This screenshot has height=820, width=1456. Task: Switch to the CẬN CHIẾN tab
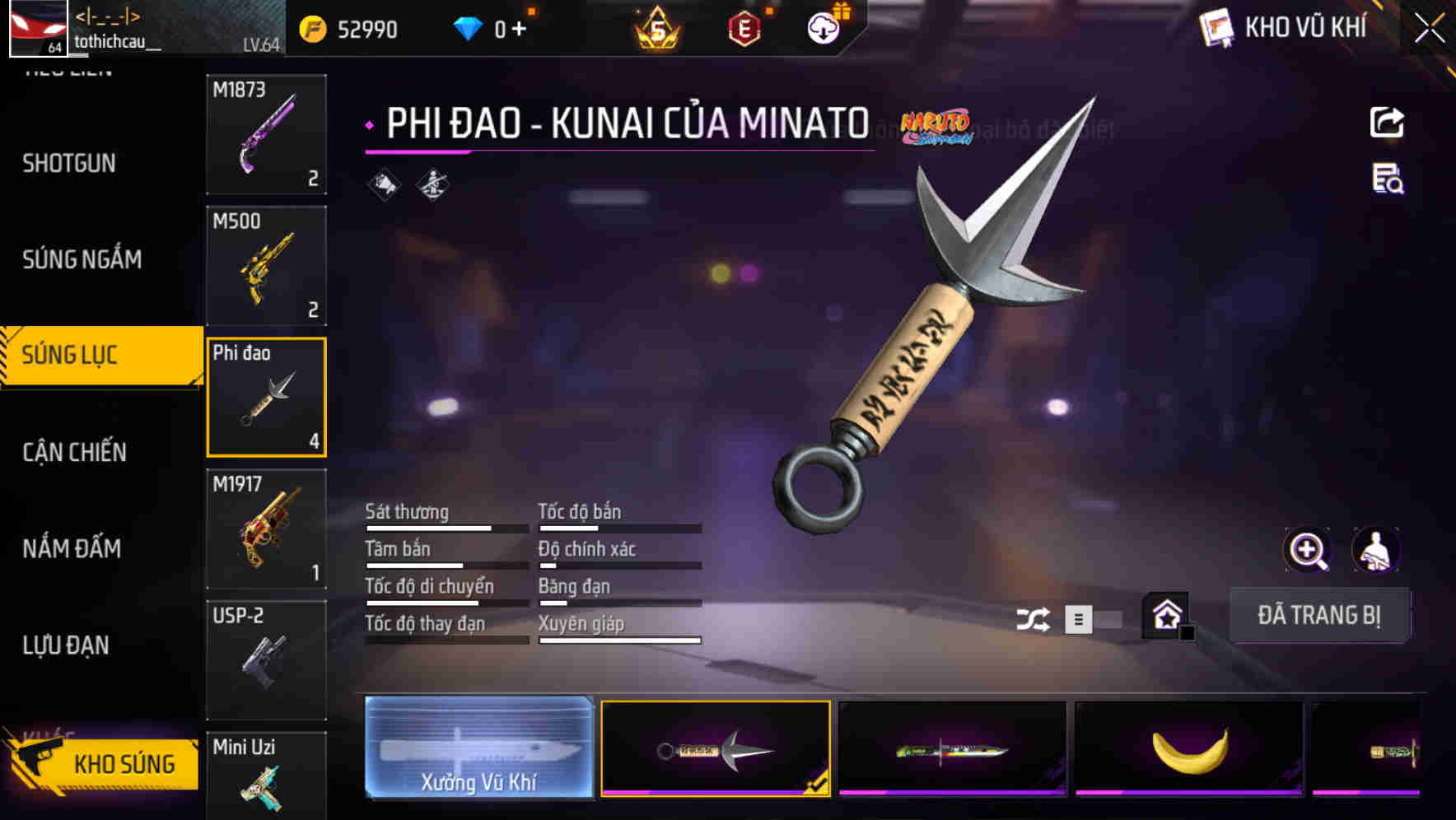[74, 452]
